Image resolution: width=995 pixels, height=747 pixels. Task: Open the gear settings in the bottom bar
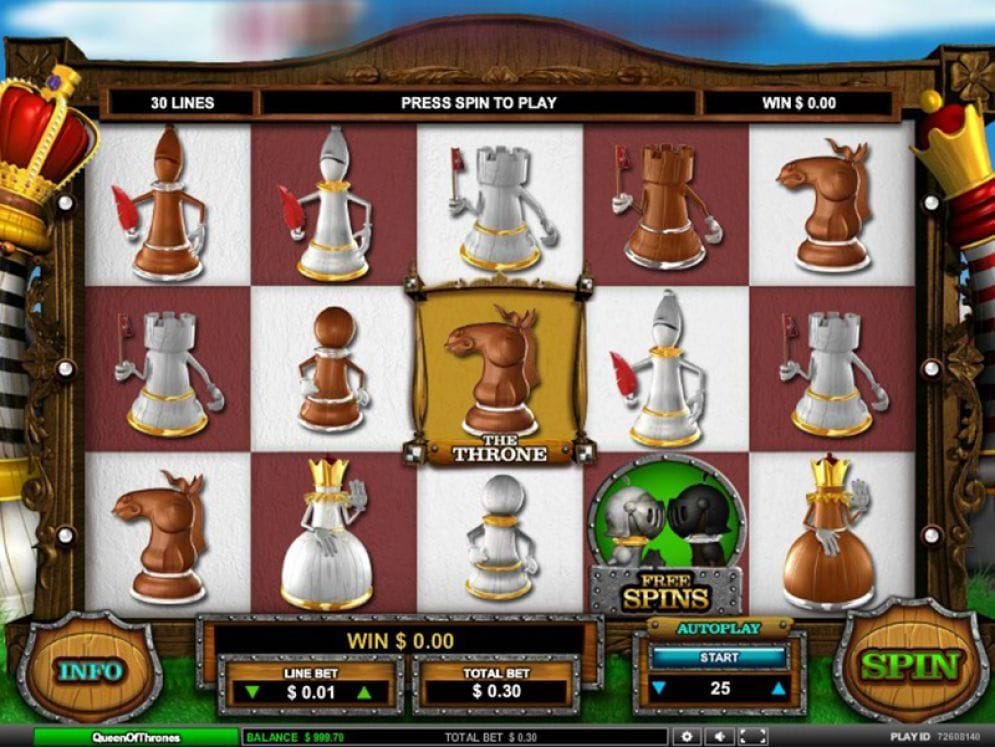pos(686,737)
